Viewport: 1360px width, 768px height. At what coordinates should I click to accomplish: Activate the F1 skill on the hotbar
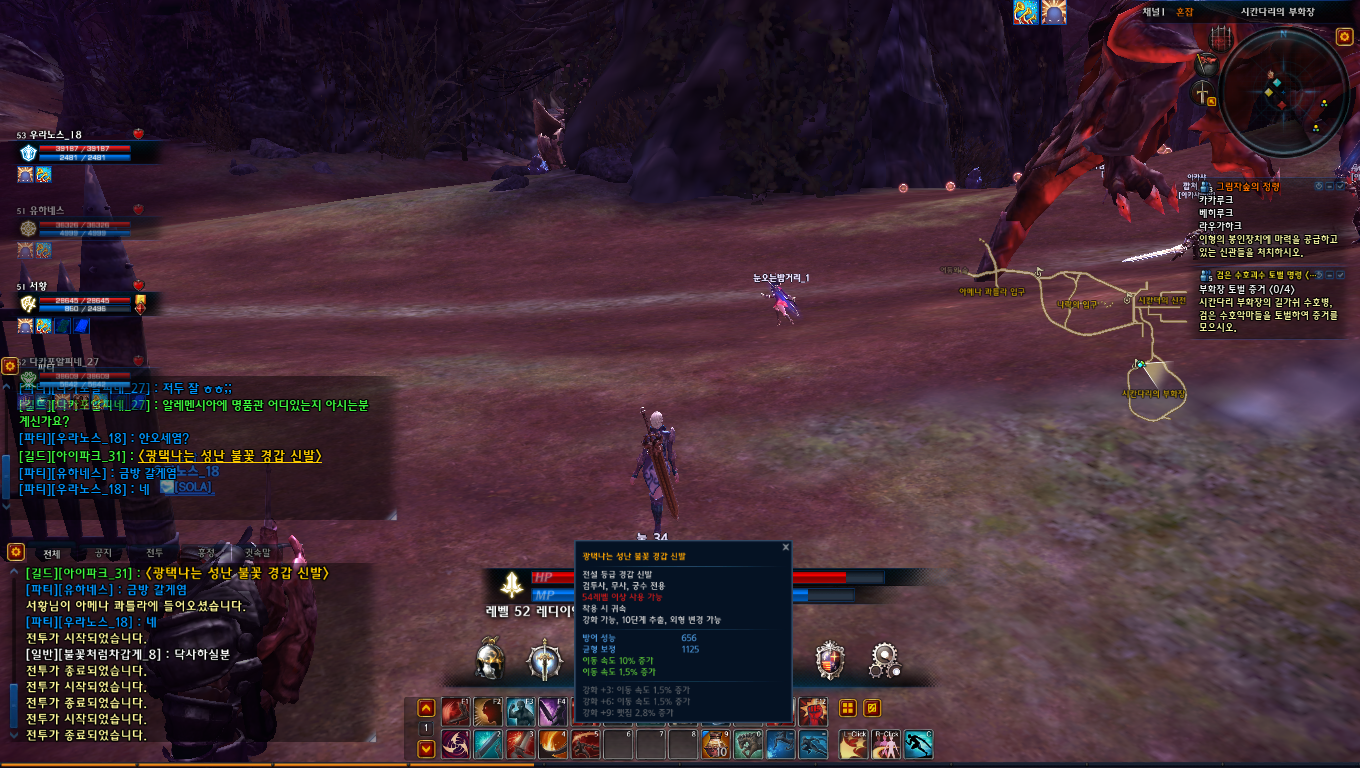pos(455,711)
